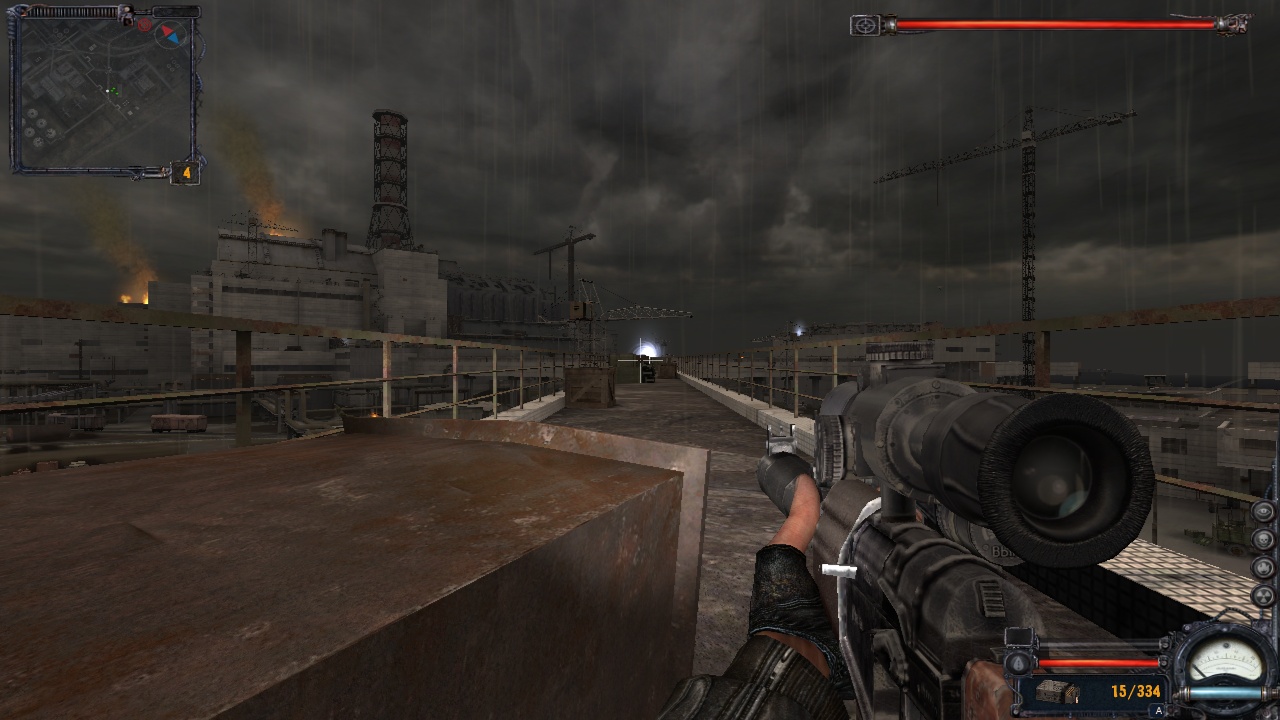The width and height of the screenshot is (1280, 720).
Task: Click the orange contact counter showing 4
Action: tap(186, 174)
